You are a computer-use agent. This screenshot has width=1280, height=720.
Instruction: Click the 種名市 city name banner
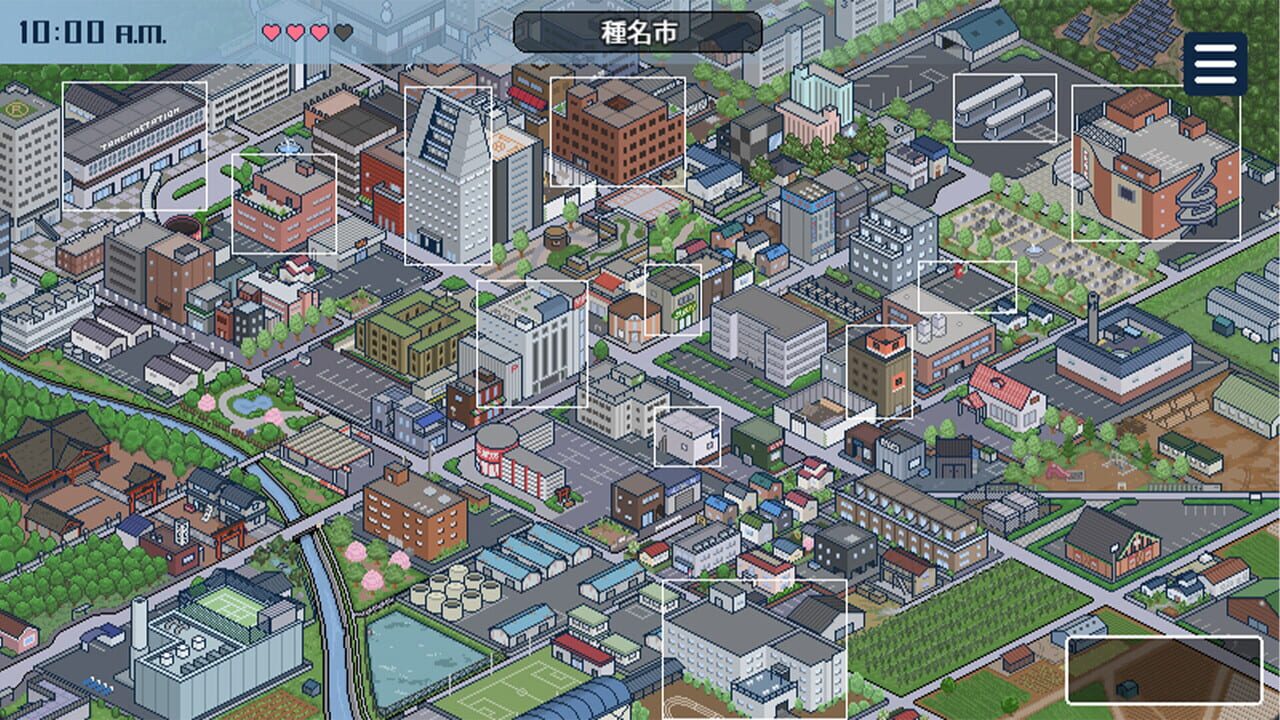640,34
